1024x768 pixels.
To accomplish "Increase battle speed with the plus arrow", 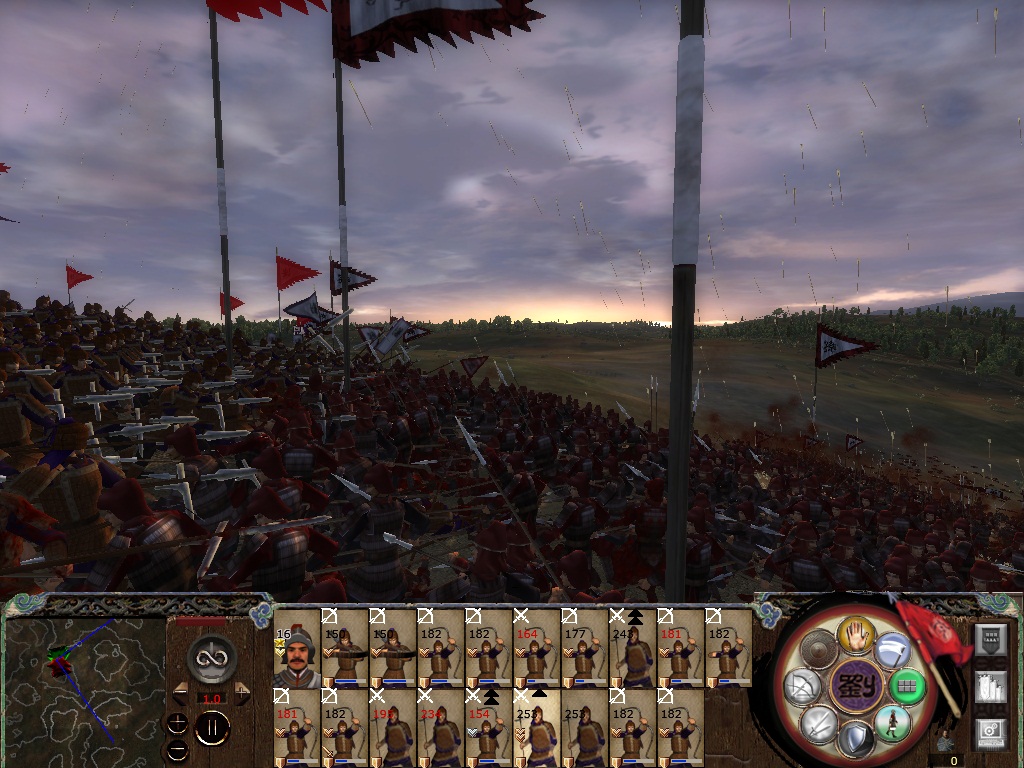I will 243,692.
